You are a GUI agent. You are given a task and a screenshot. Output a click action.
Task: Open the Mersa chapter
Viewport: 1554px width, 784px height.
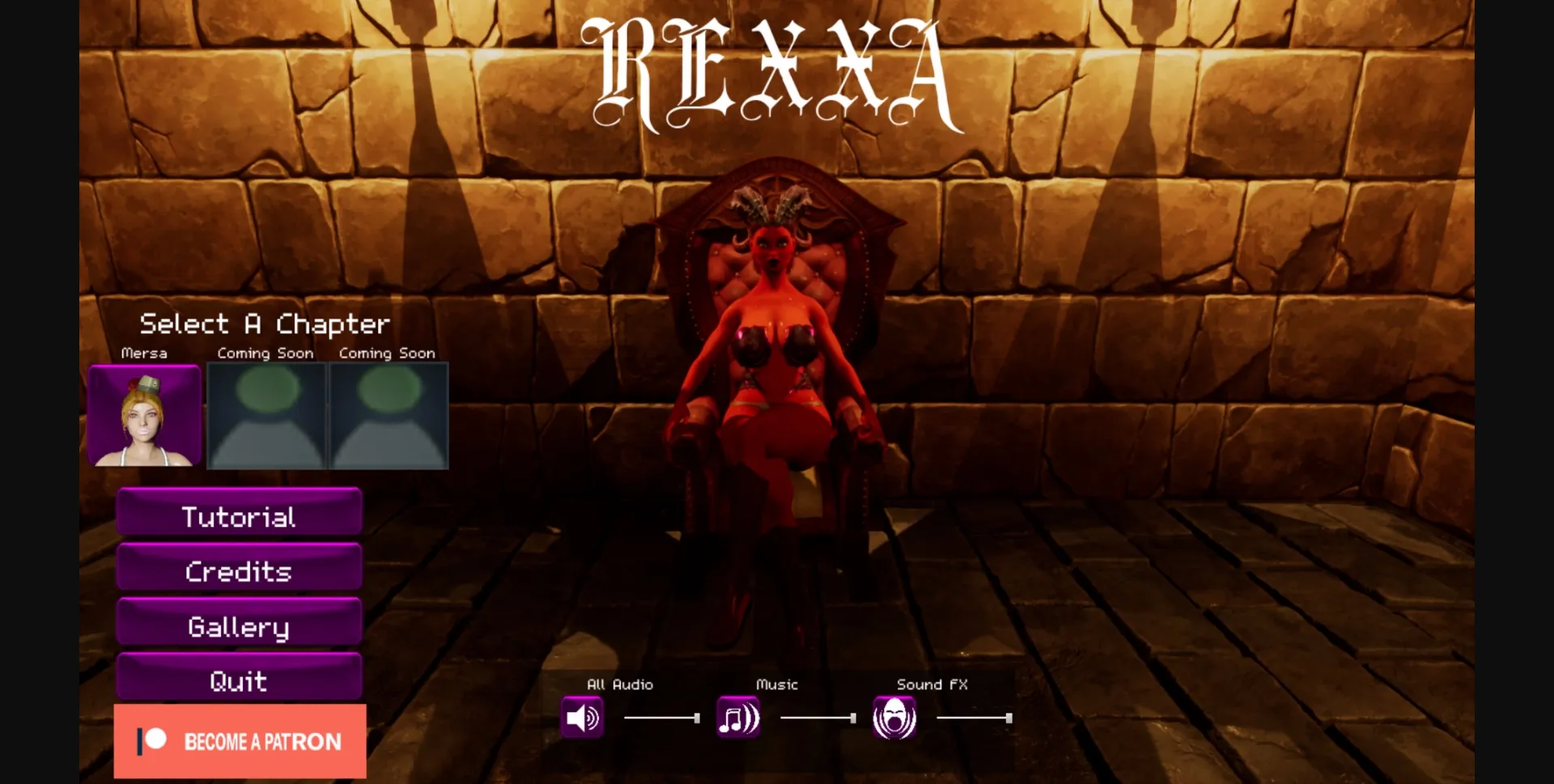click(x=144, y=415)
